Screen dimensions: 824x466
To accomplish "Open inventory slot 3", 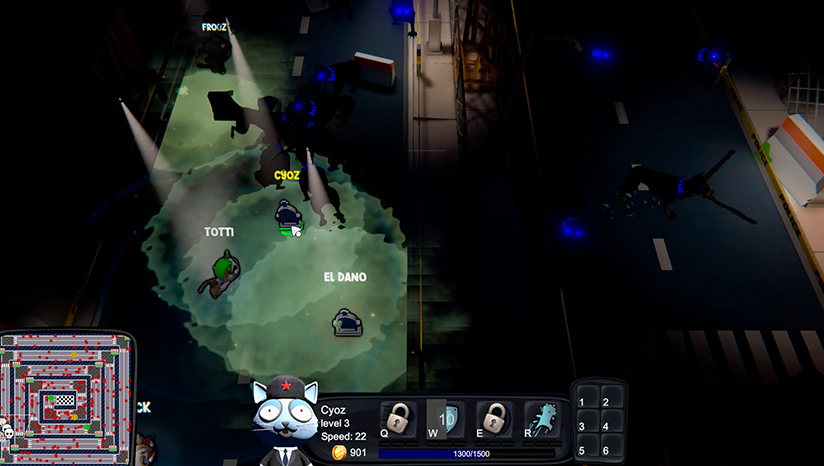I will [588, 425].
